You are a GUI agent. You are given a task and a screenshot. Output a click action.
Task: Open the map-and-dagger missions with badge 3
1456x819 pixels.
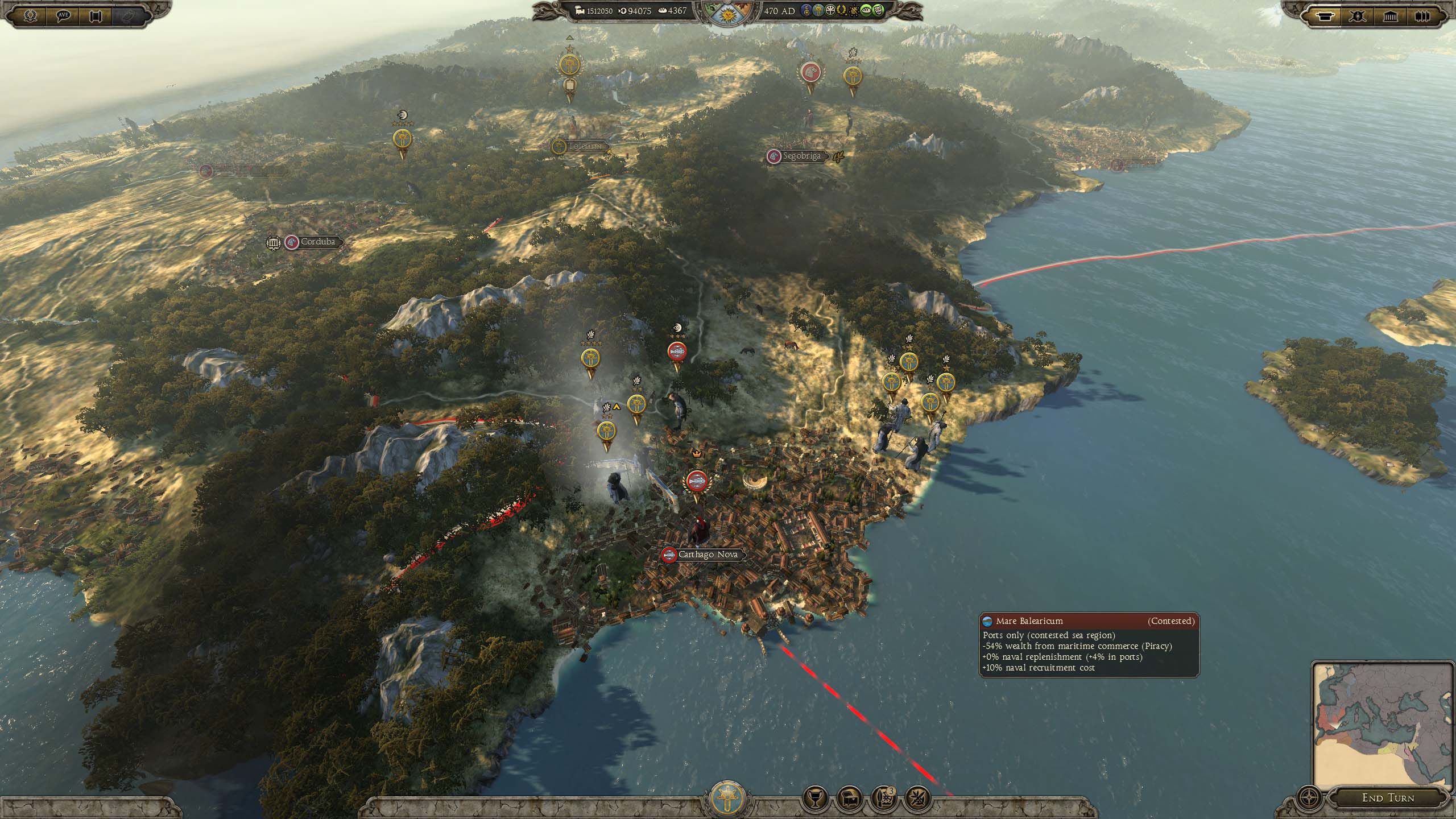coord(884,799)
